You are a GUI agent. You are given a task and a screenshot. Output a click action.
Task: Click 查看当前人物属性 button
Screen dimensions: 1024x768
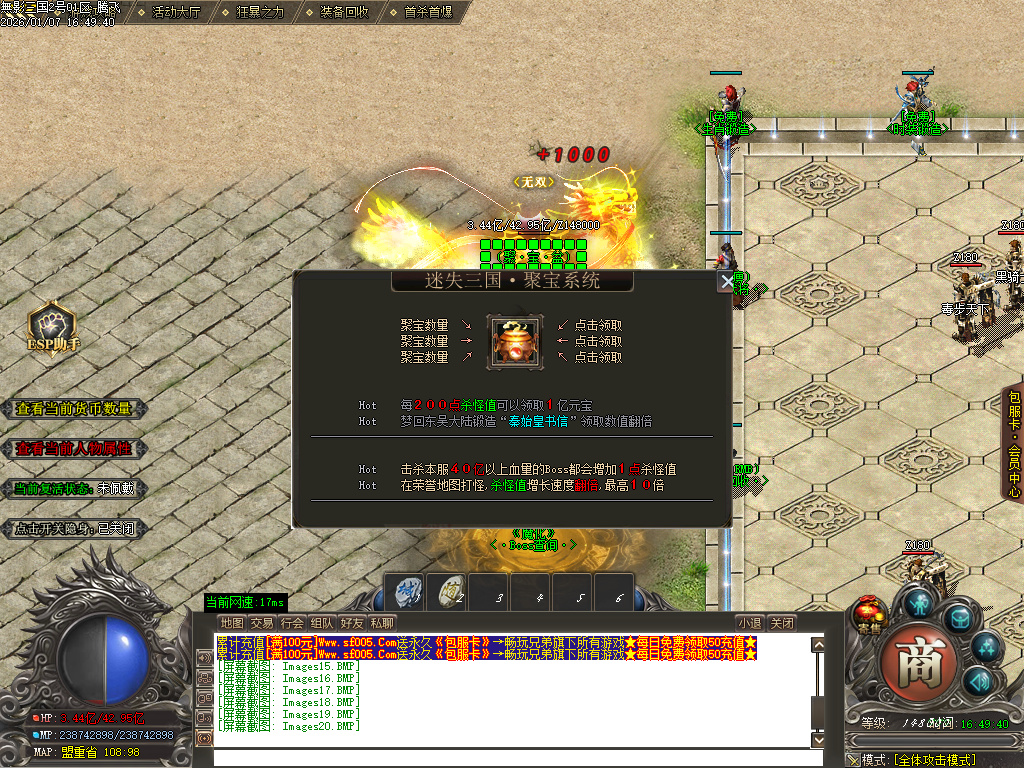pos(74,449)
